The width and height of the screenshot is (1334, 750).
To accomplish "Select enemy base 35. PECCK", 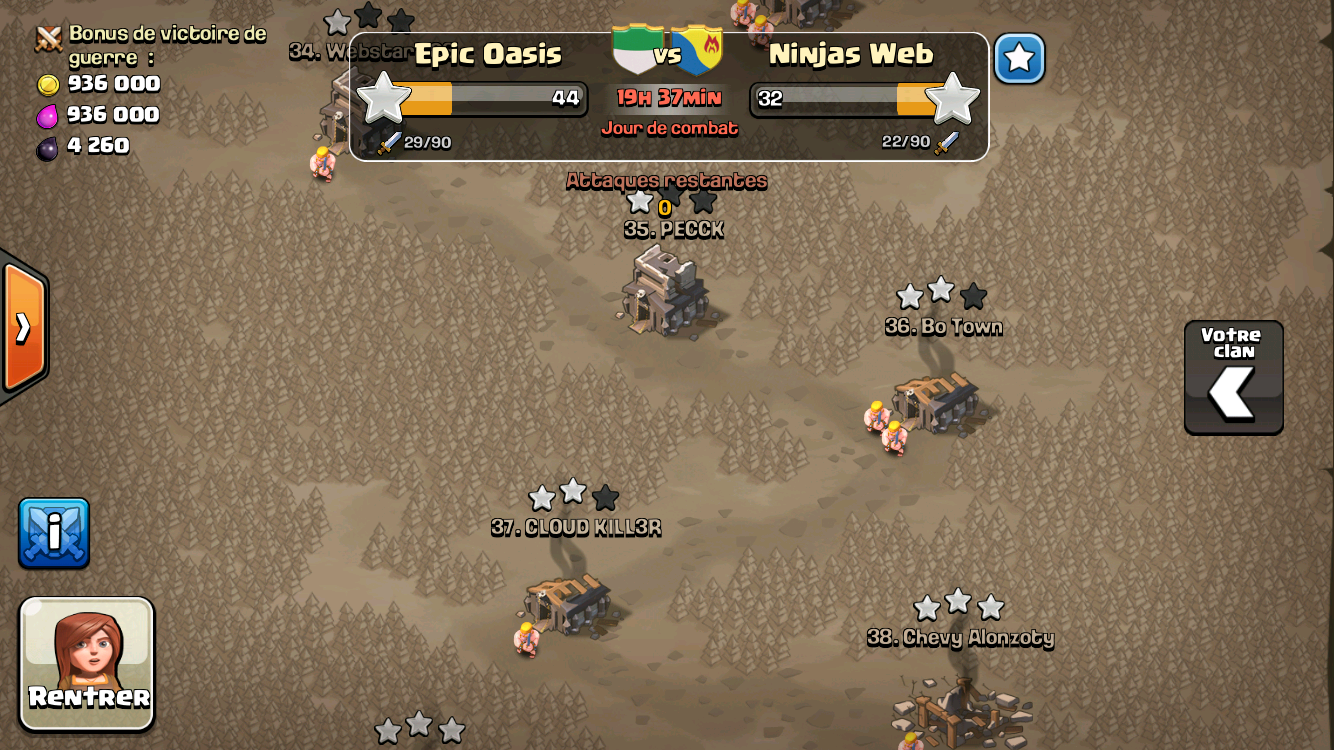I will click(x=665, y=291).
